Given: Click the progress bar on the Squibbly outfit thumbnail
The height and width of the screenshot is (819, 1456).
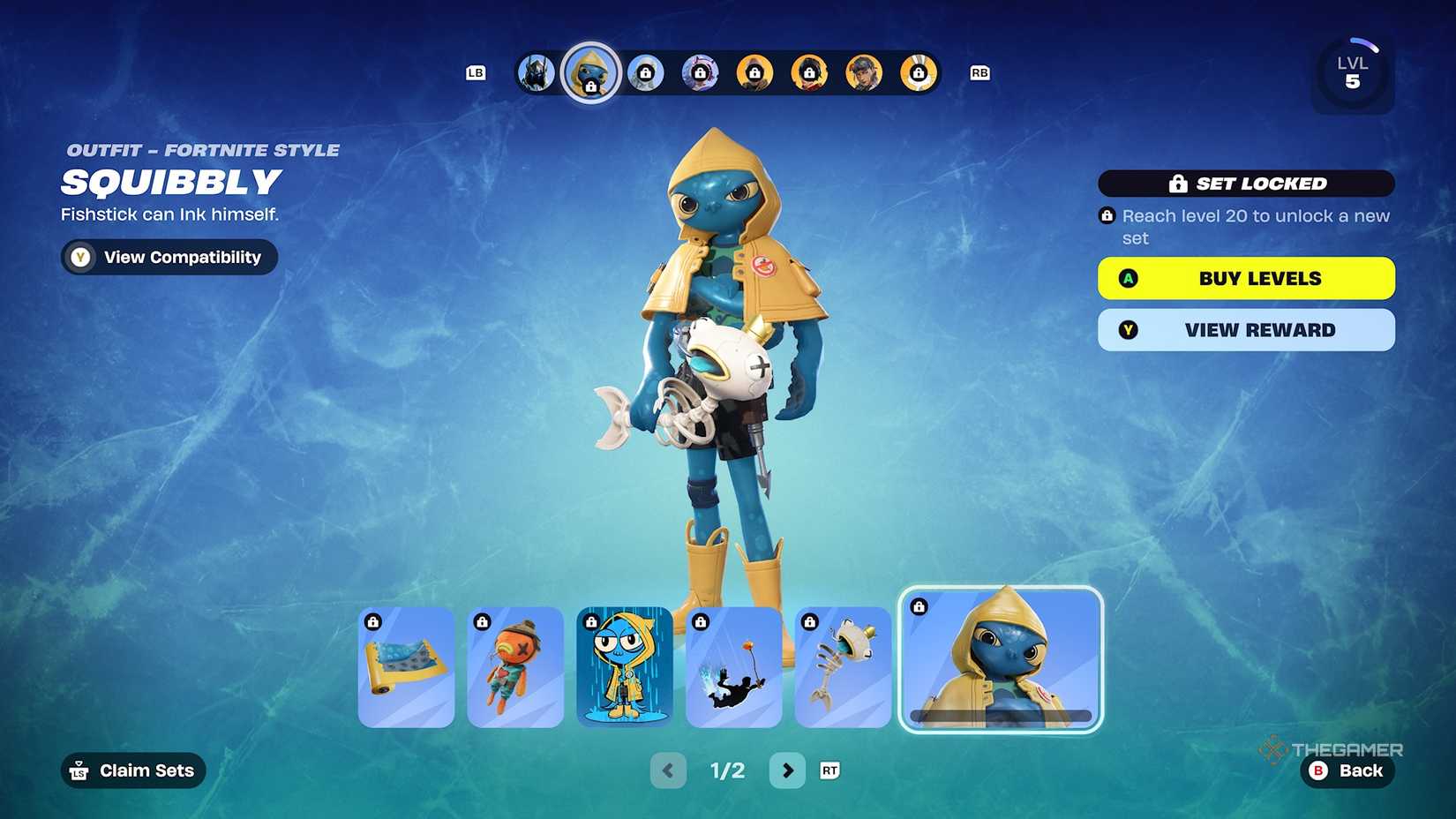Looking at the screenshot, I should point(1002,713).
